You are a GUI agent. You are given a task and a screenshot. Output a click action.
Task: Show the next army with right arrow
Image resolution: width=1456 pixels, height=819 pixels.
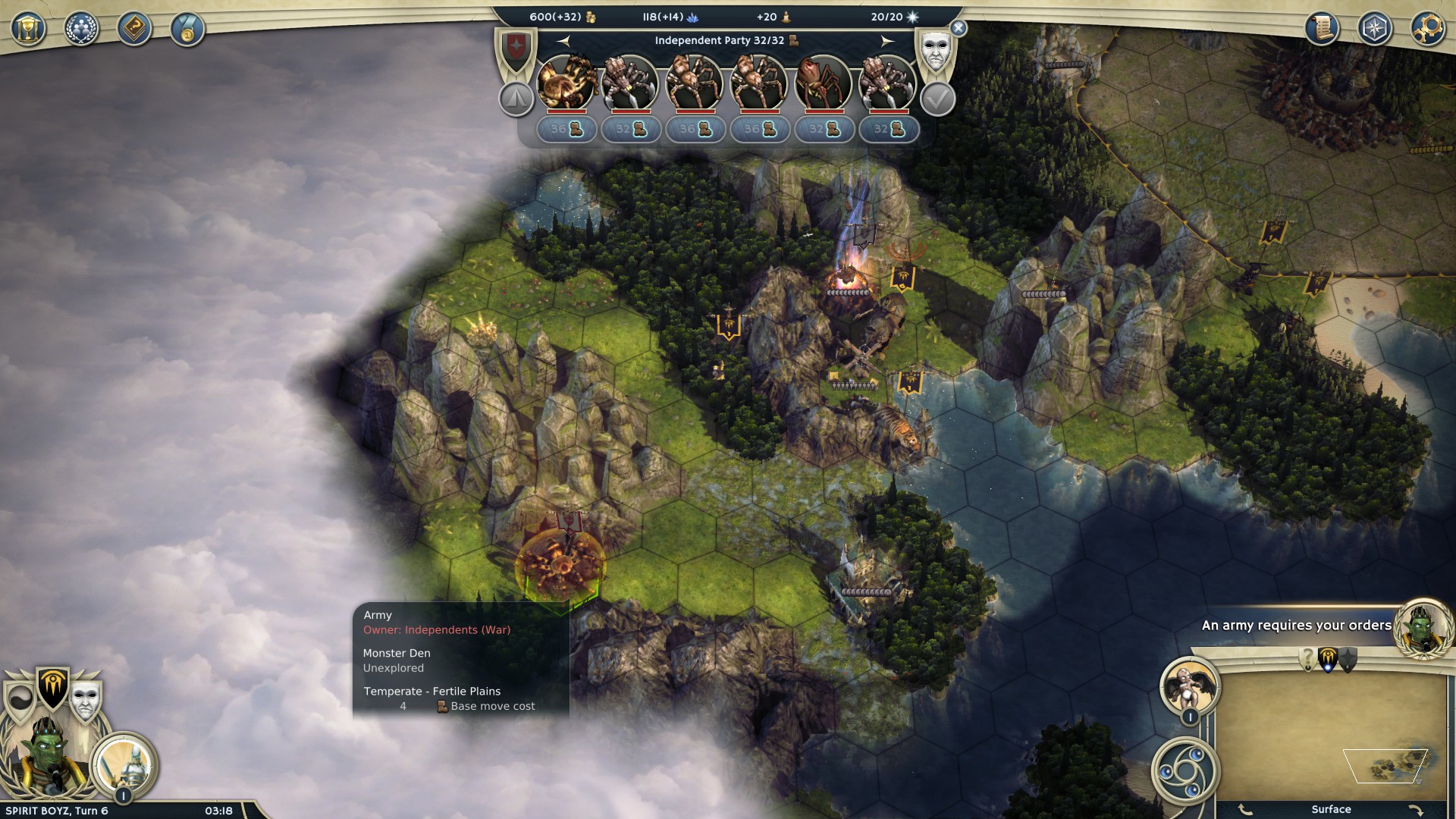pyautogui.click(x=887, y=41)
